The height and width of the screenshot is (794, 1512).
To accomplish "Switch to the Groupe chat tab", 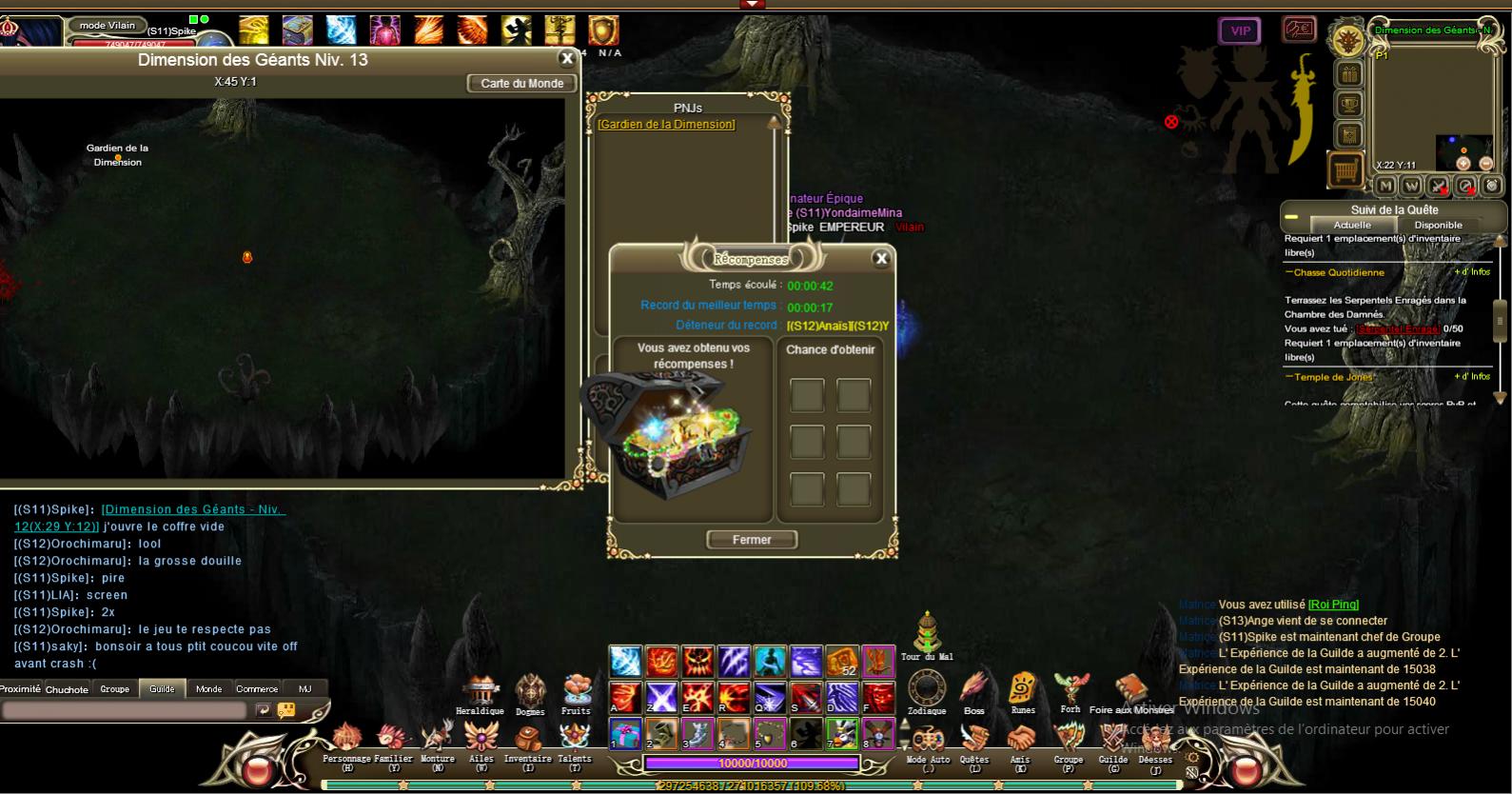I will pos(115,688).
